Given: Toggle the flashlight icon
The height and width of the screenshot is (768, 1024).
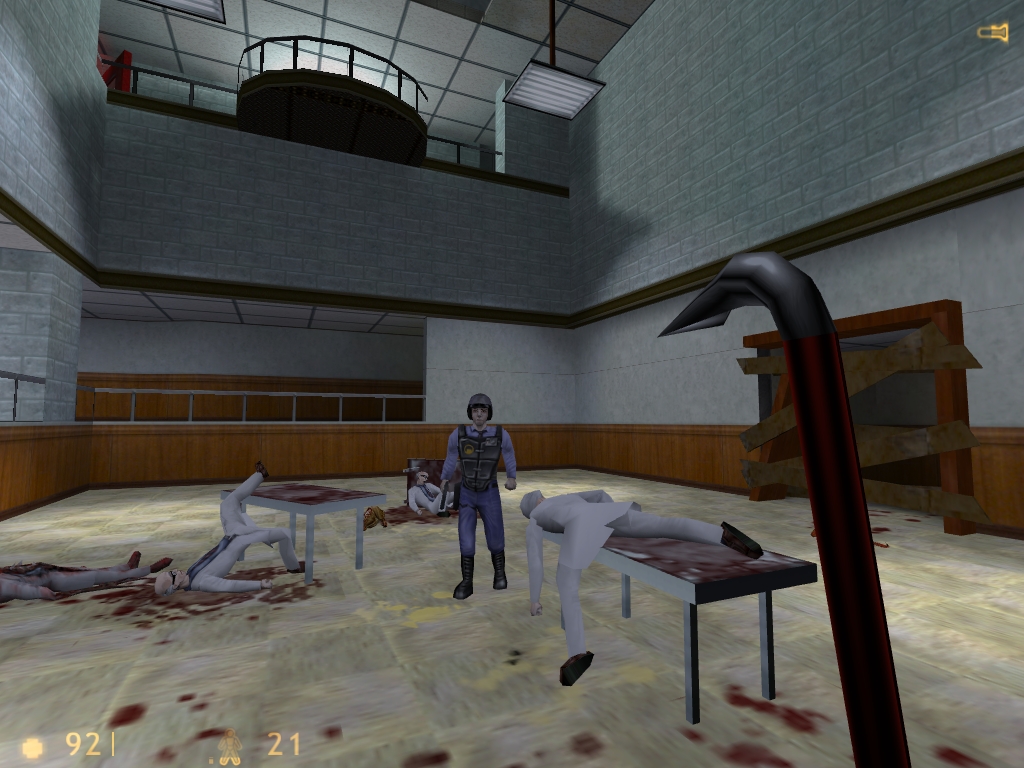Looking at the screenshot, I should (992, 34).
